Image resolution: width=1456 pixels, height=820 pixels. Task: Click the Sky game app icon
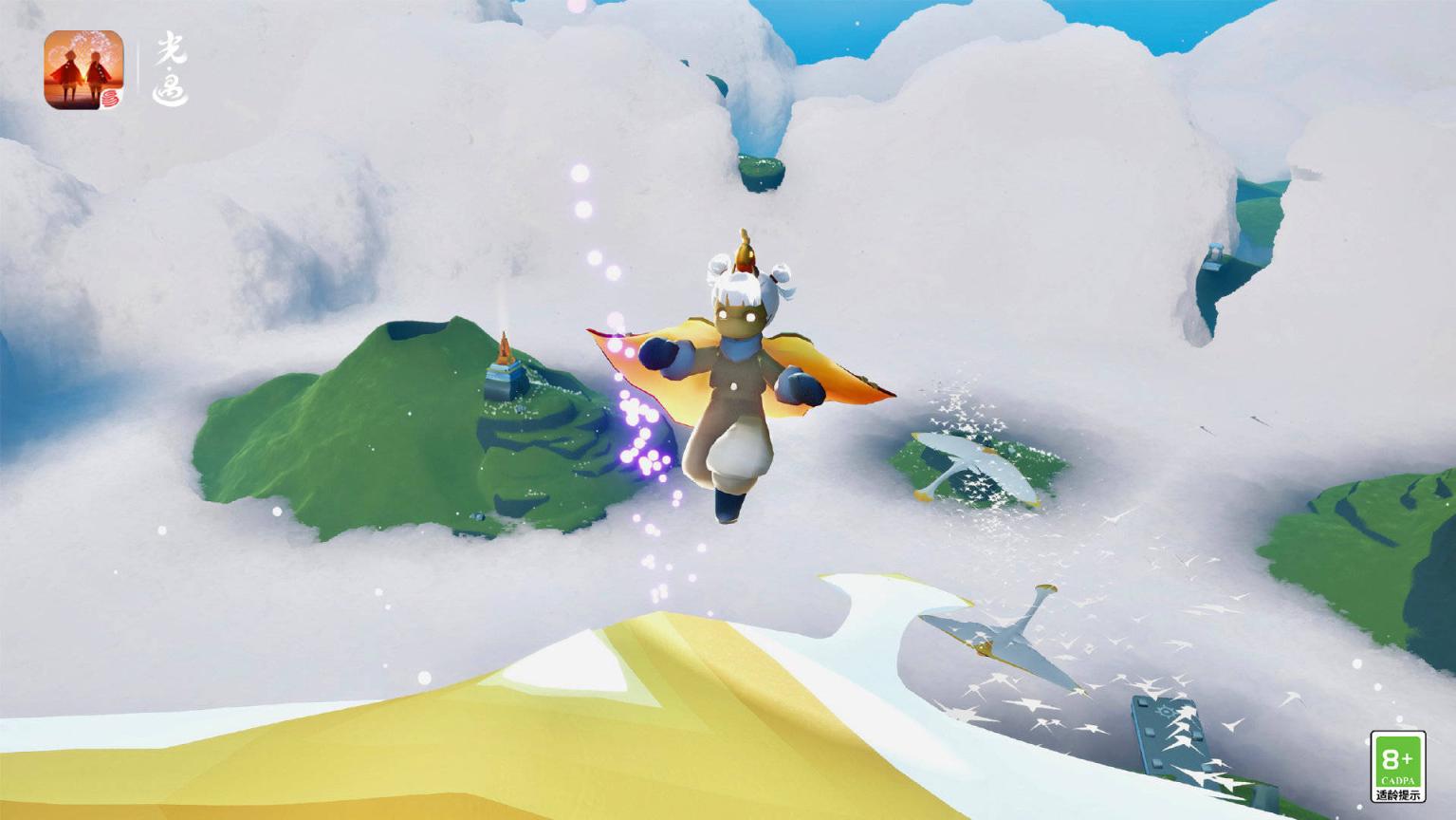click(83, 68)
